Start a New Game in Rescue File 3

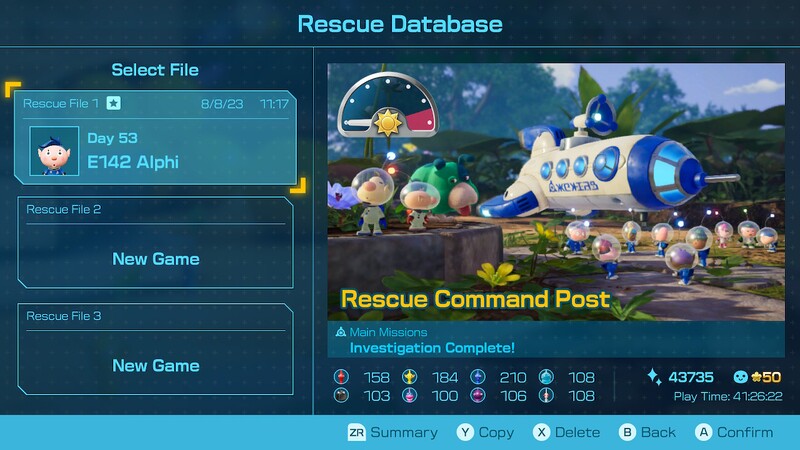[x=155, y=349]
